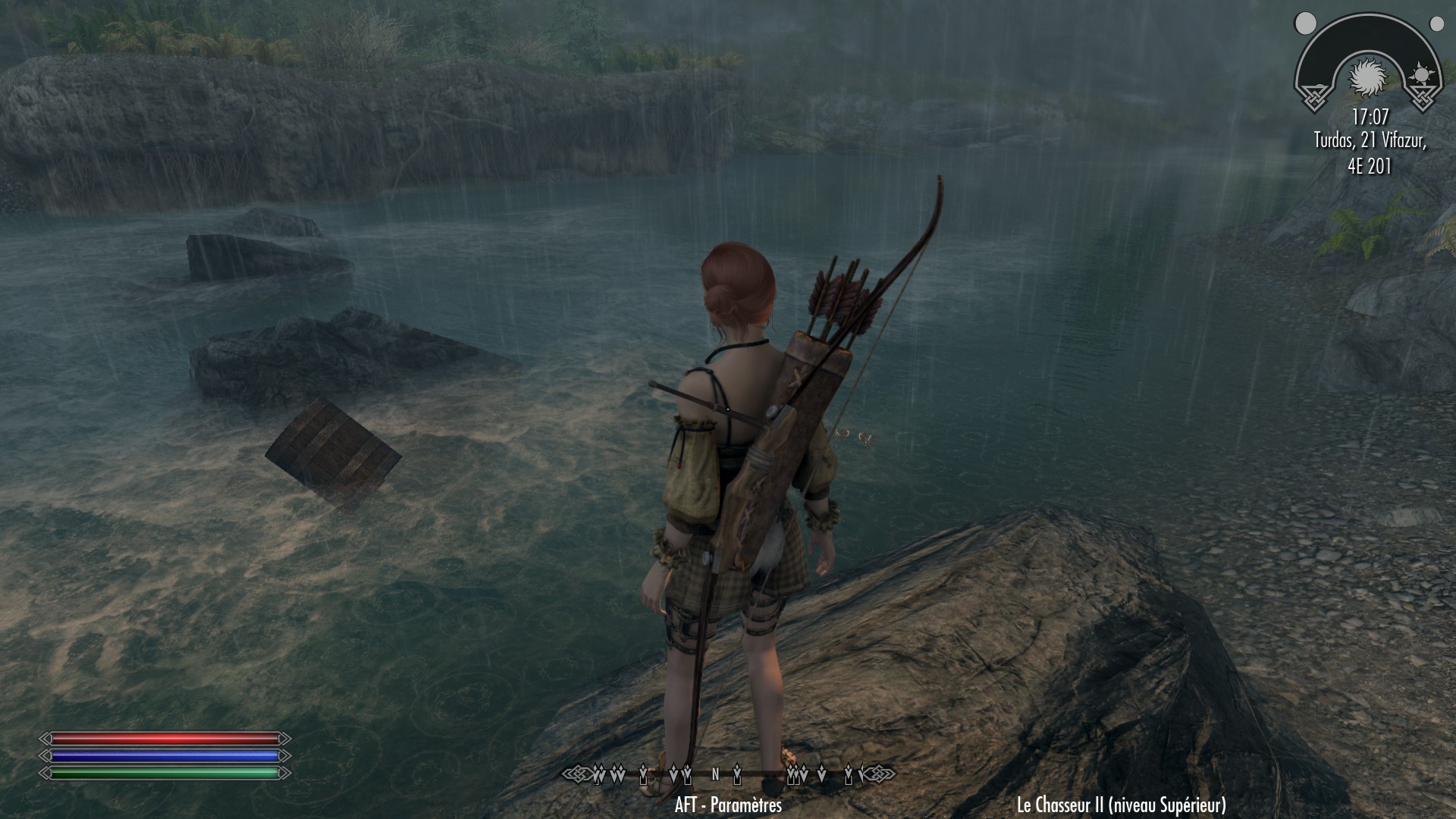Image resolution: width=1456 pixels, height=819 pixels.
Task: Click the compass bar with map markers
Action: point(728,774)
